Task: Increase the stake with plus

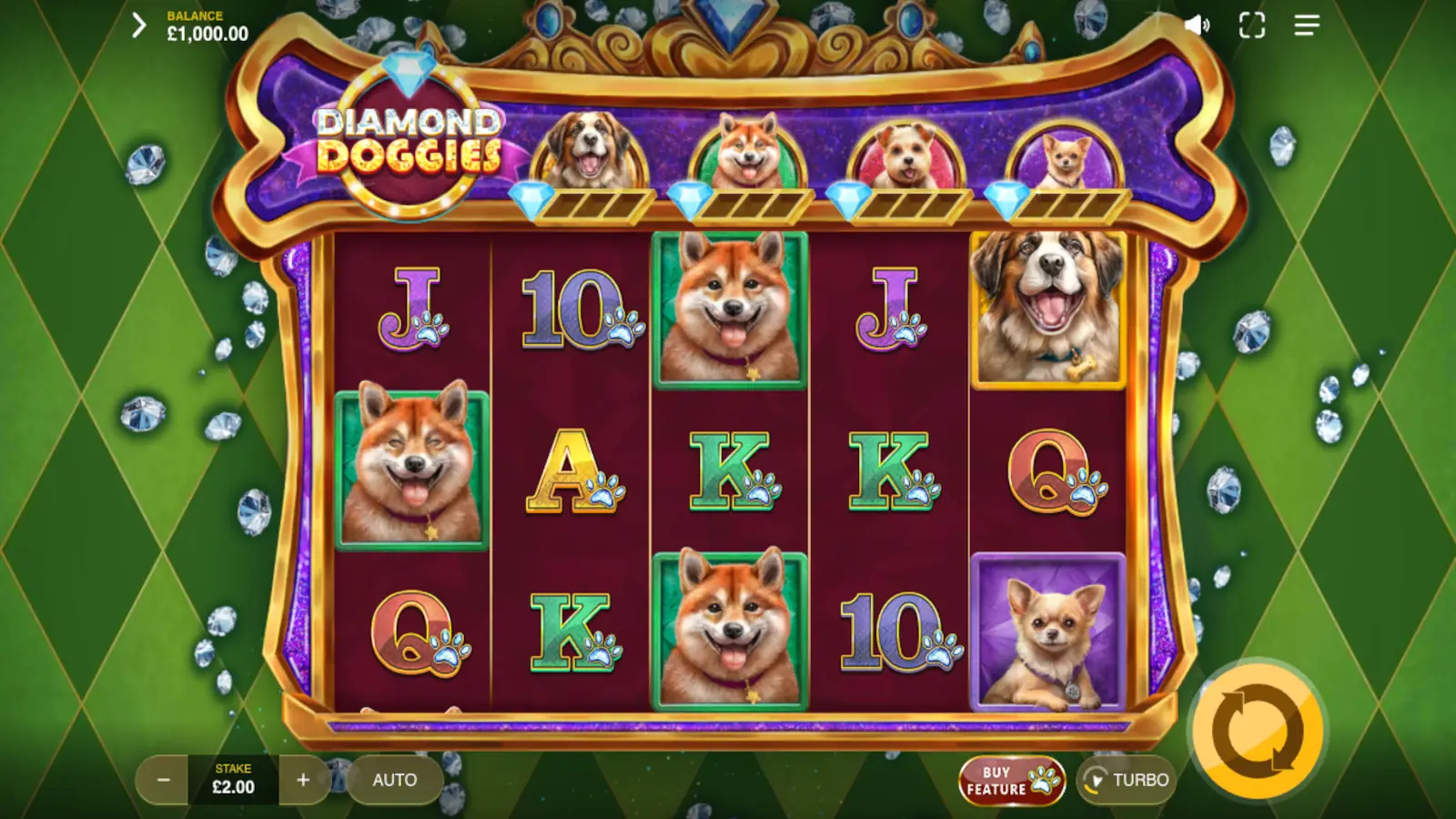Action: [x=304, y=780]
